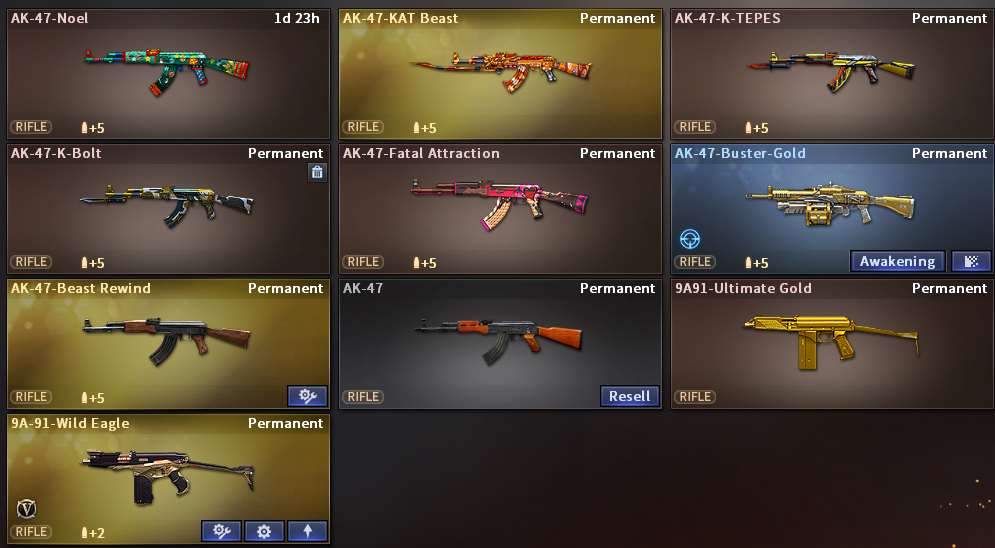This screenshot has height=548, width=995.
Task: Click the up-arrow button on Wild Eagle
Action: point(307,531)
